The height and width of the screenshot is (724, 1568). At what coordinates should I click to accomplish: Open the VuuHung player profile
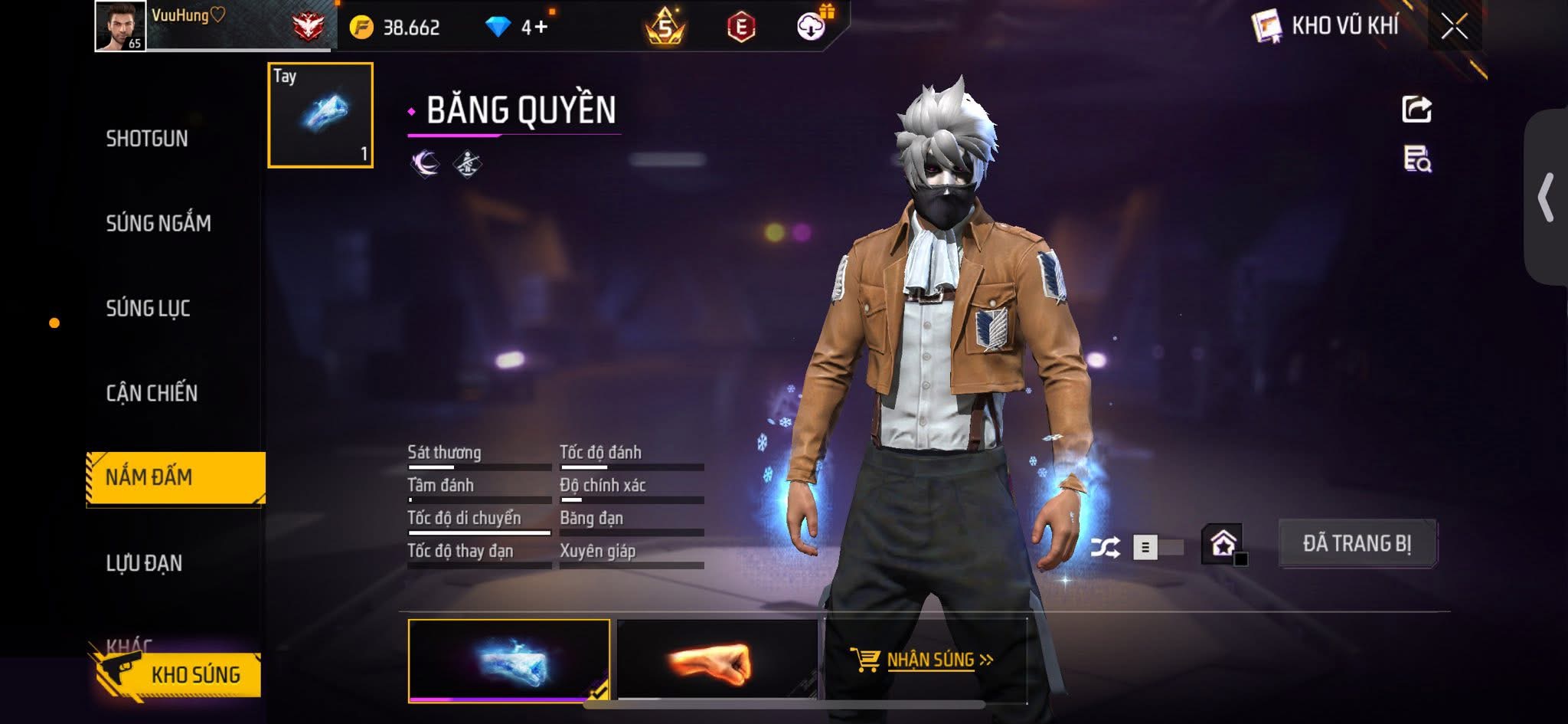coord(120,26)
